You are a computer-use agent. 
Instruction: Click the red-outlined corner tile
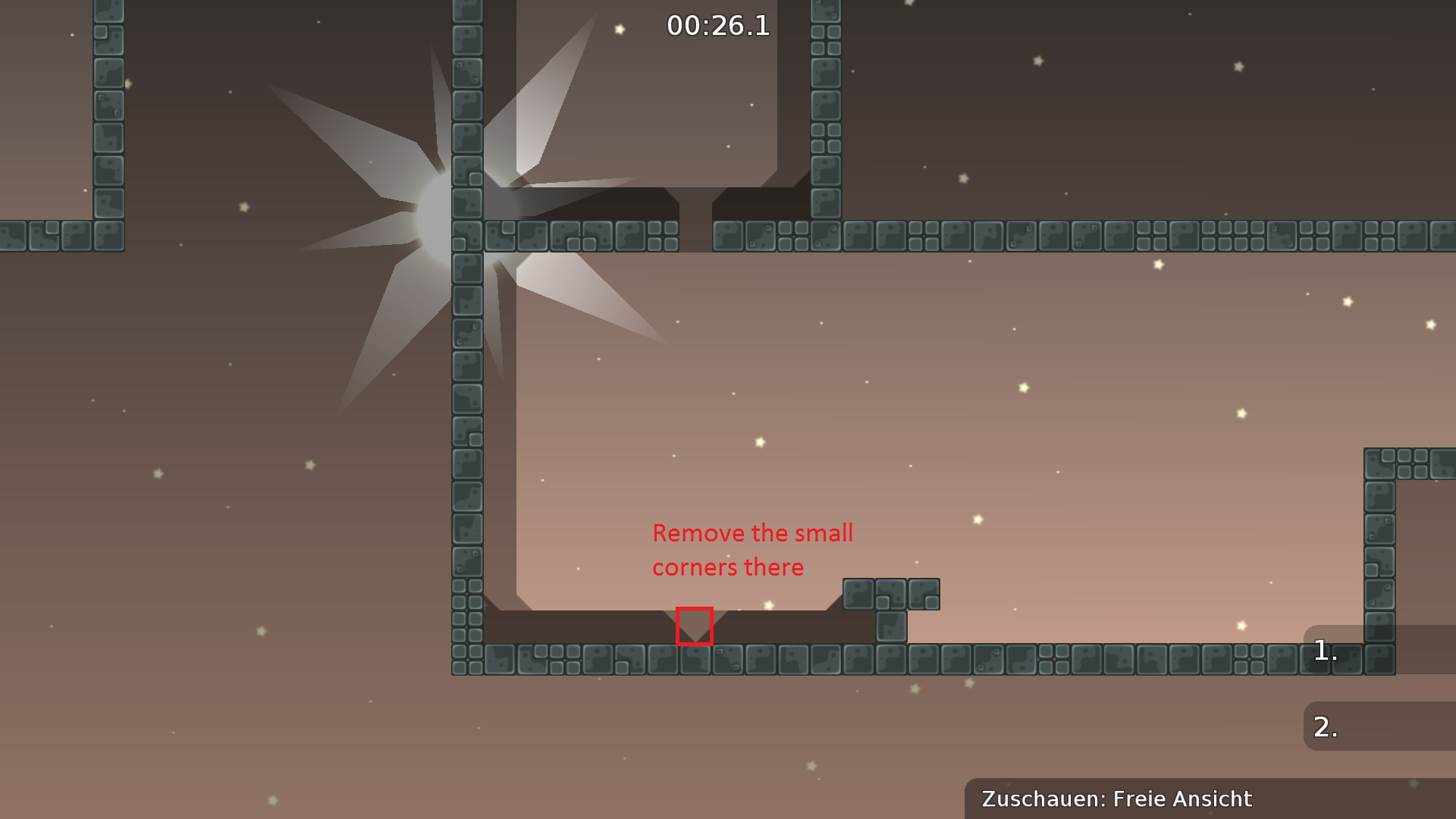click(x=695, y=626)
